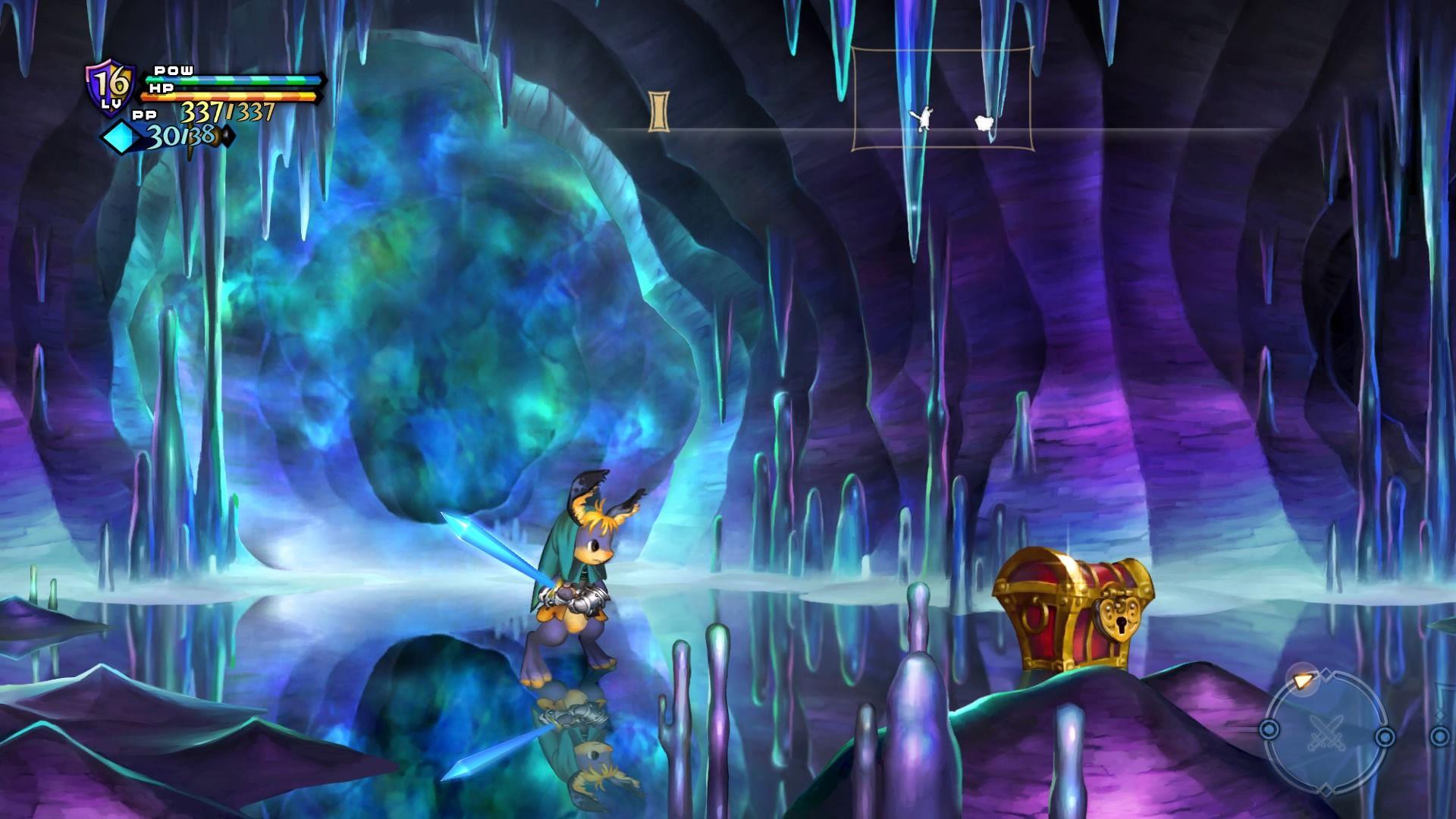Click the 337/337 PP counter
Screen dimensions: 1456x819
(227, 113)
